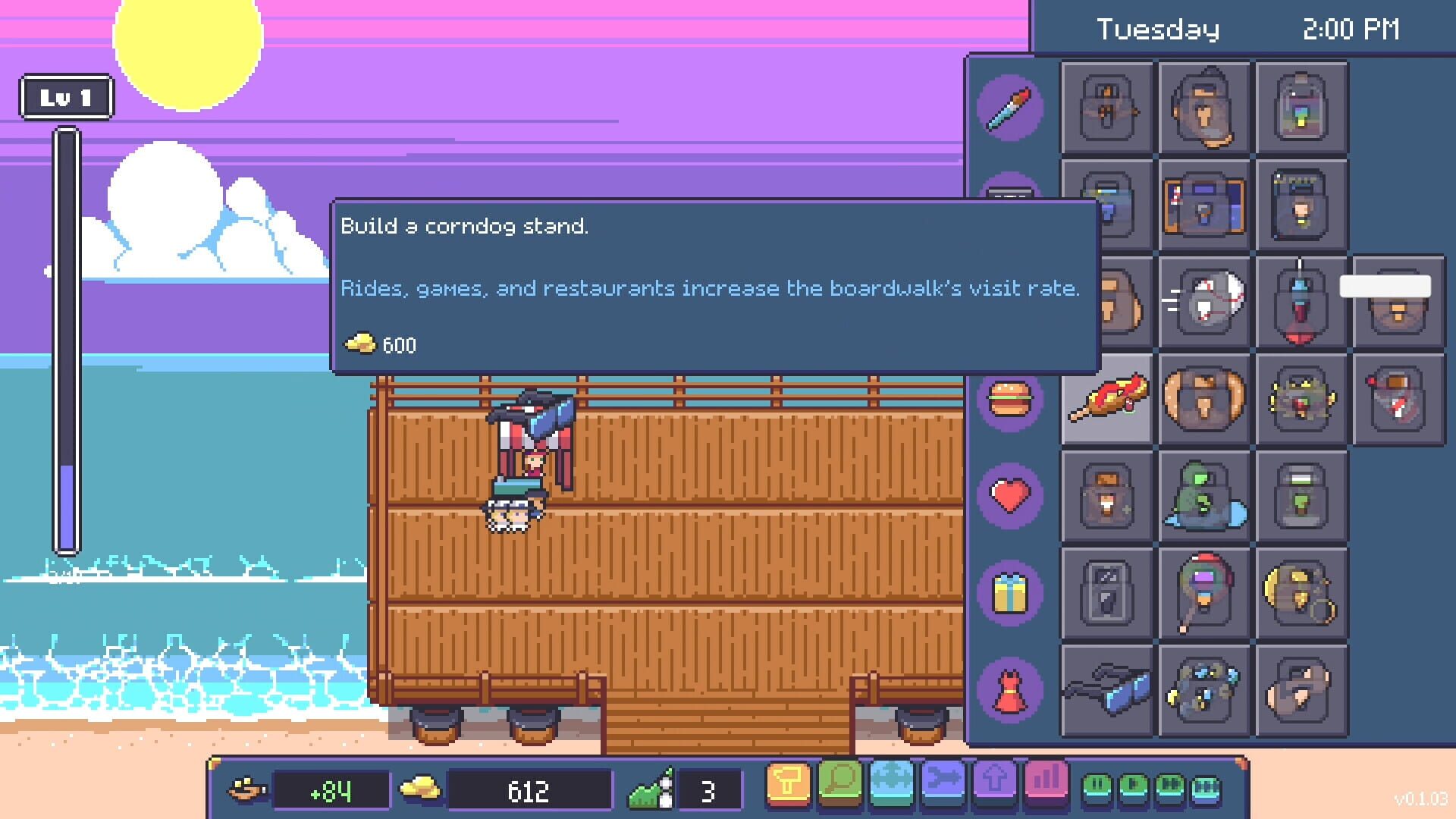Select the gift box category icon

[1009, 595]
